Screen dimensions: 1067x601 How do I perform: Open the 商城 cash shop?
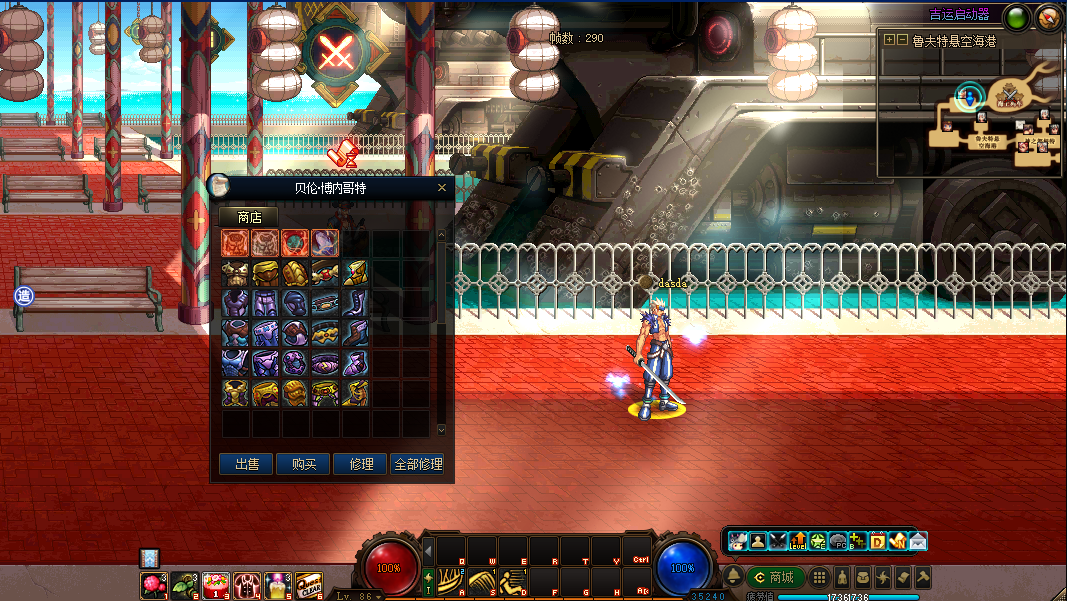coord(775,577)
